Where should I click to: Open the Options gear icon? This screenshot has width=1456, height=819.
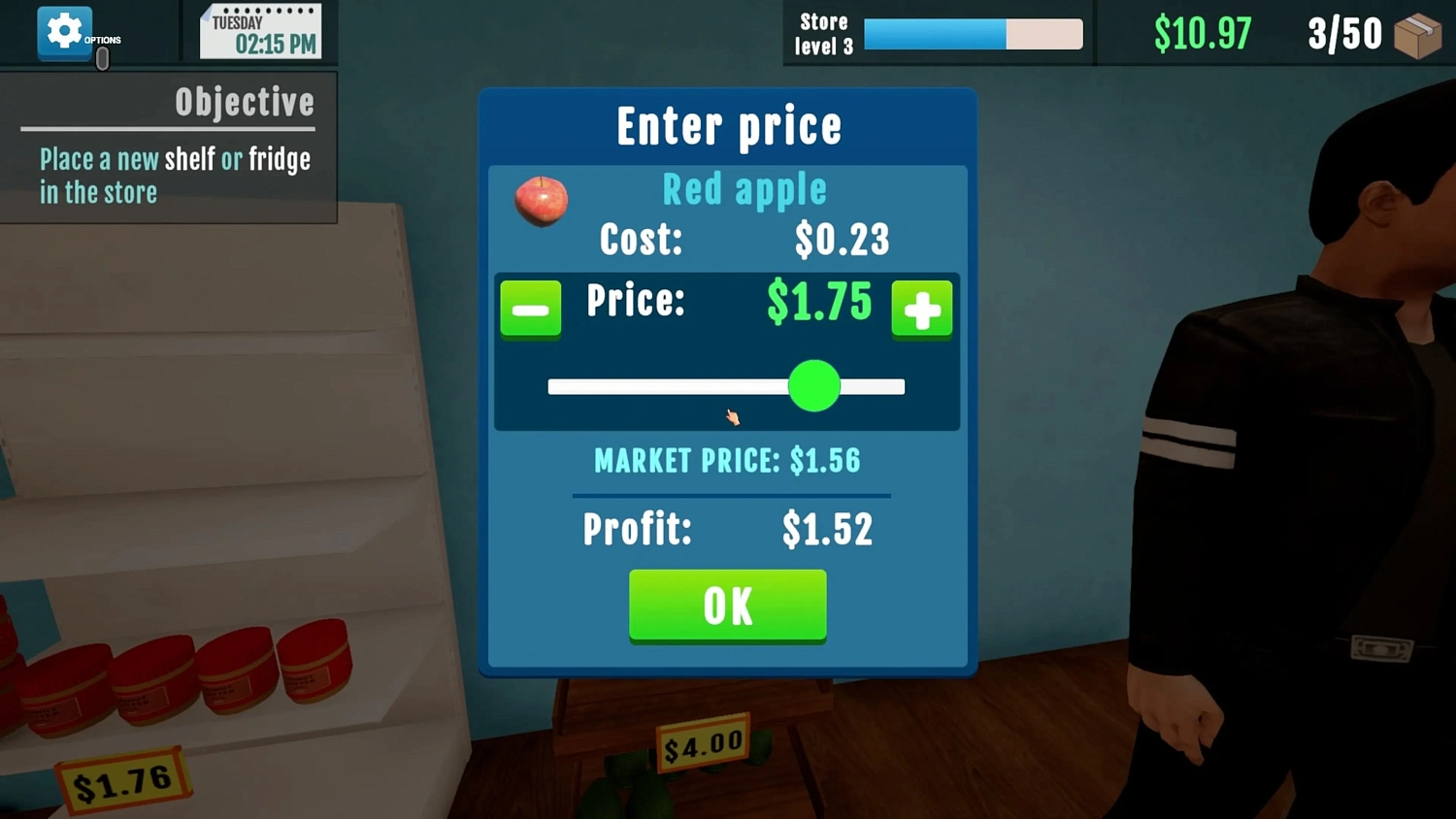(x=64, y=31)
